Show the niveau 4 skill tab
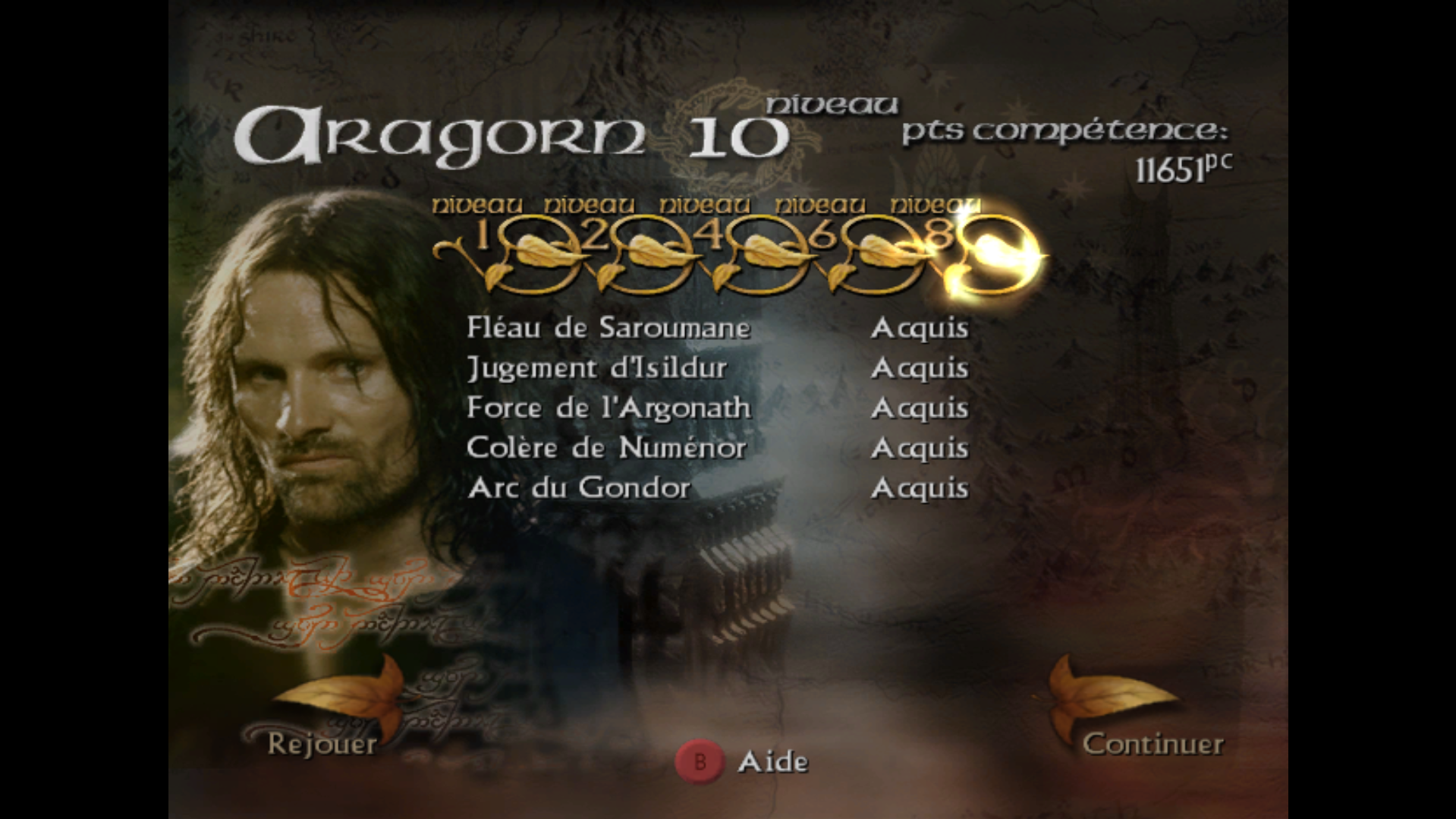 (x=712, y=238)
